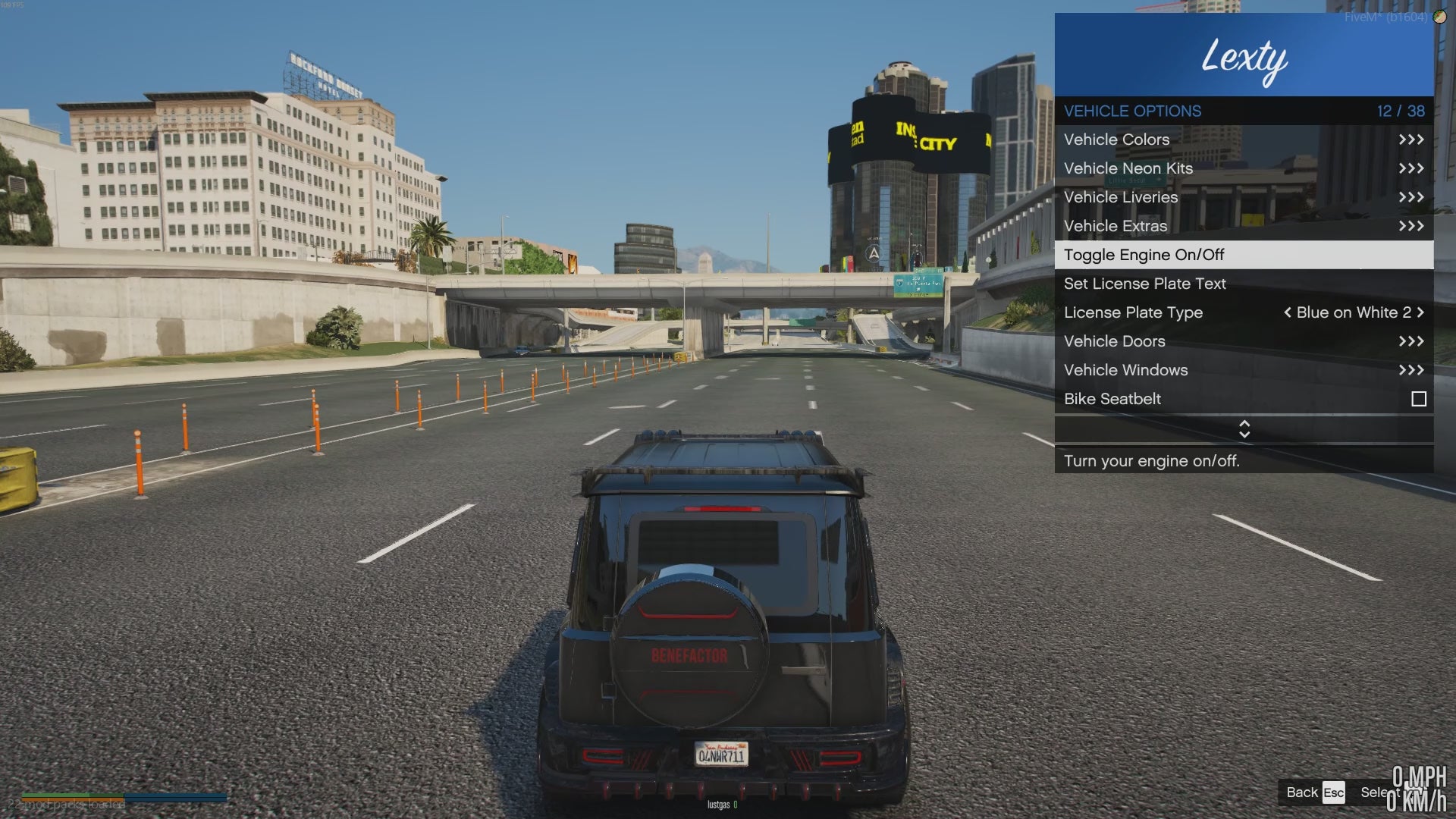1456x819 pixels.
Task: Click the menu's up/down scroll arrows
Action: 1244,429
